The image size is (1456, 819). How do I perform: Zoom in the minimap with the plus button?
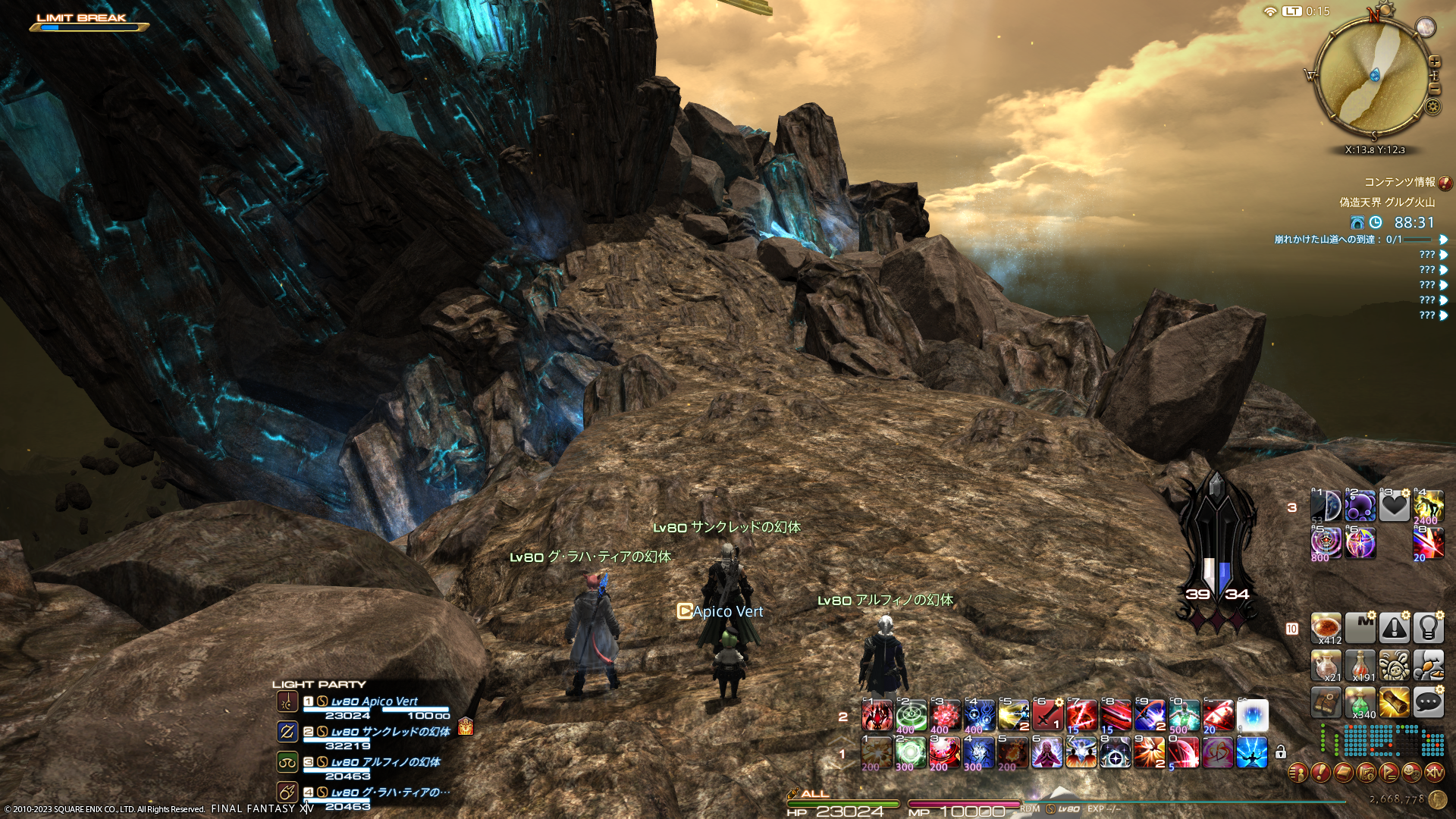pos(1434,61)
